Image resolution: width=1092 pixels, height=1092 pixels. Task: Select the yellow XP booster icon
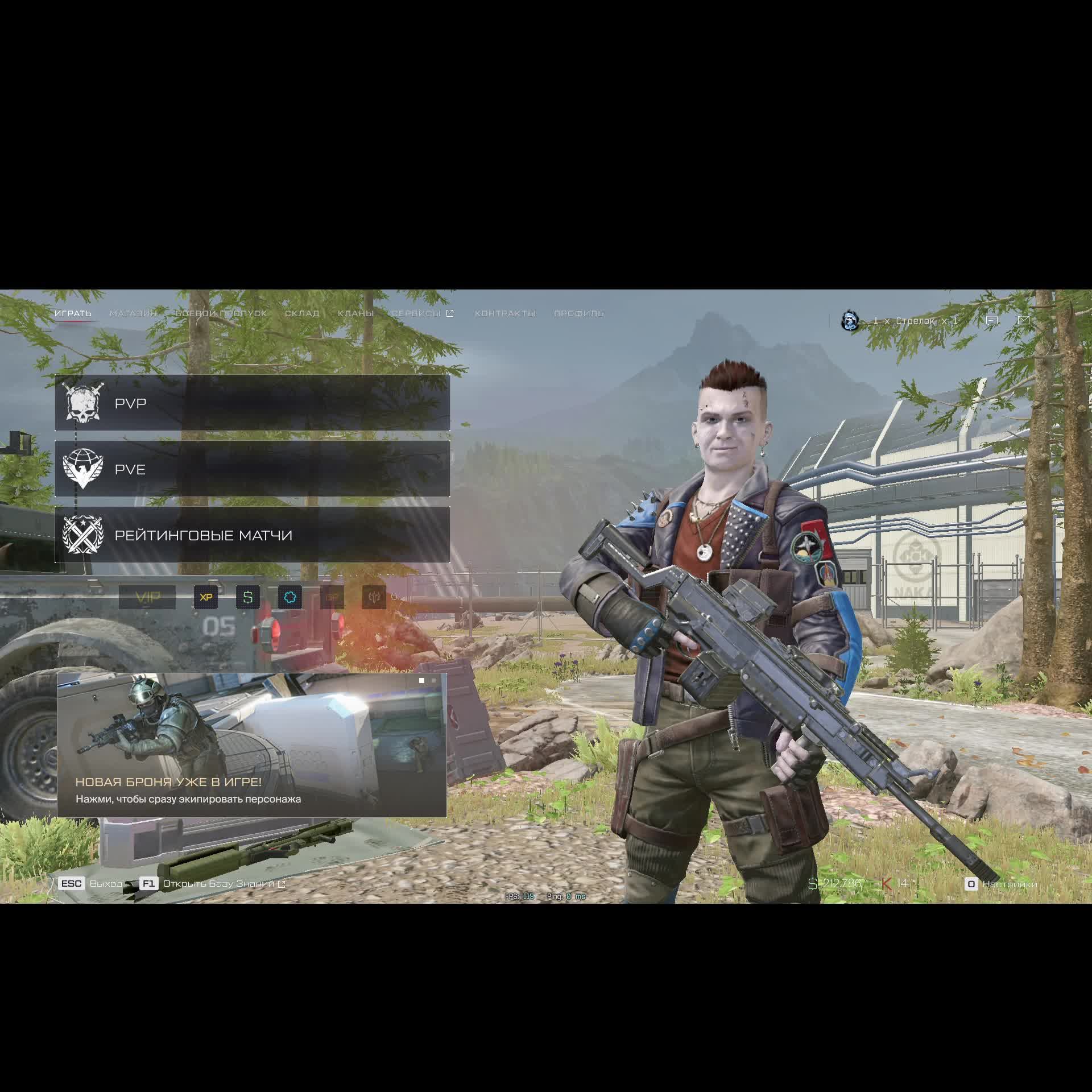coord(206,597)
